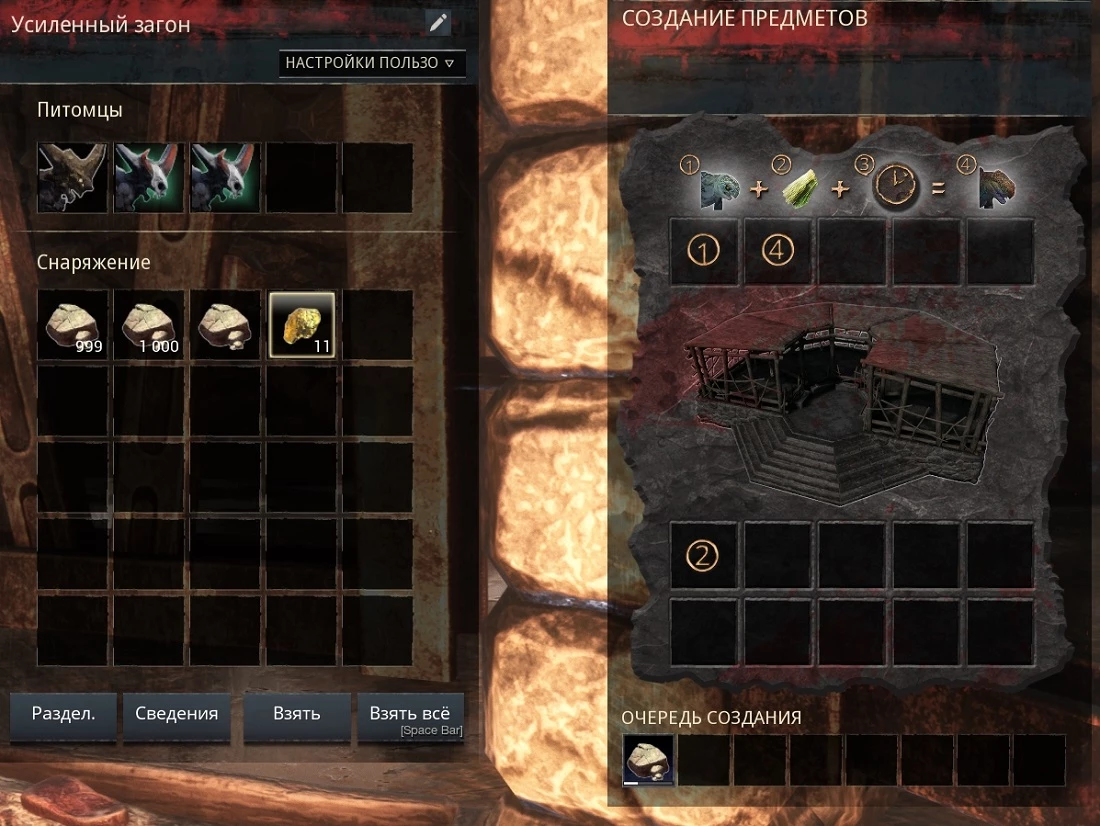The width and height of the screenshot is (1100, 826).
Task: Click the crafting slot marked 4
Action: pyautogui.click(x=778, y=251)
